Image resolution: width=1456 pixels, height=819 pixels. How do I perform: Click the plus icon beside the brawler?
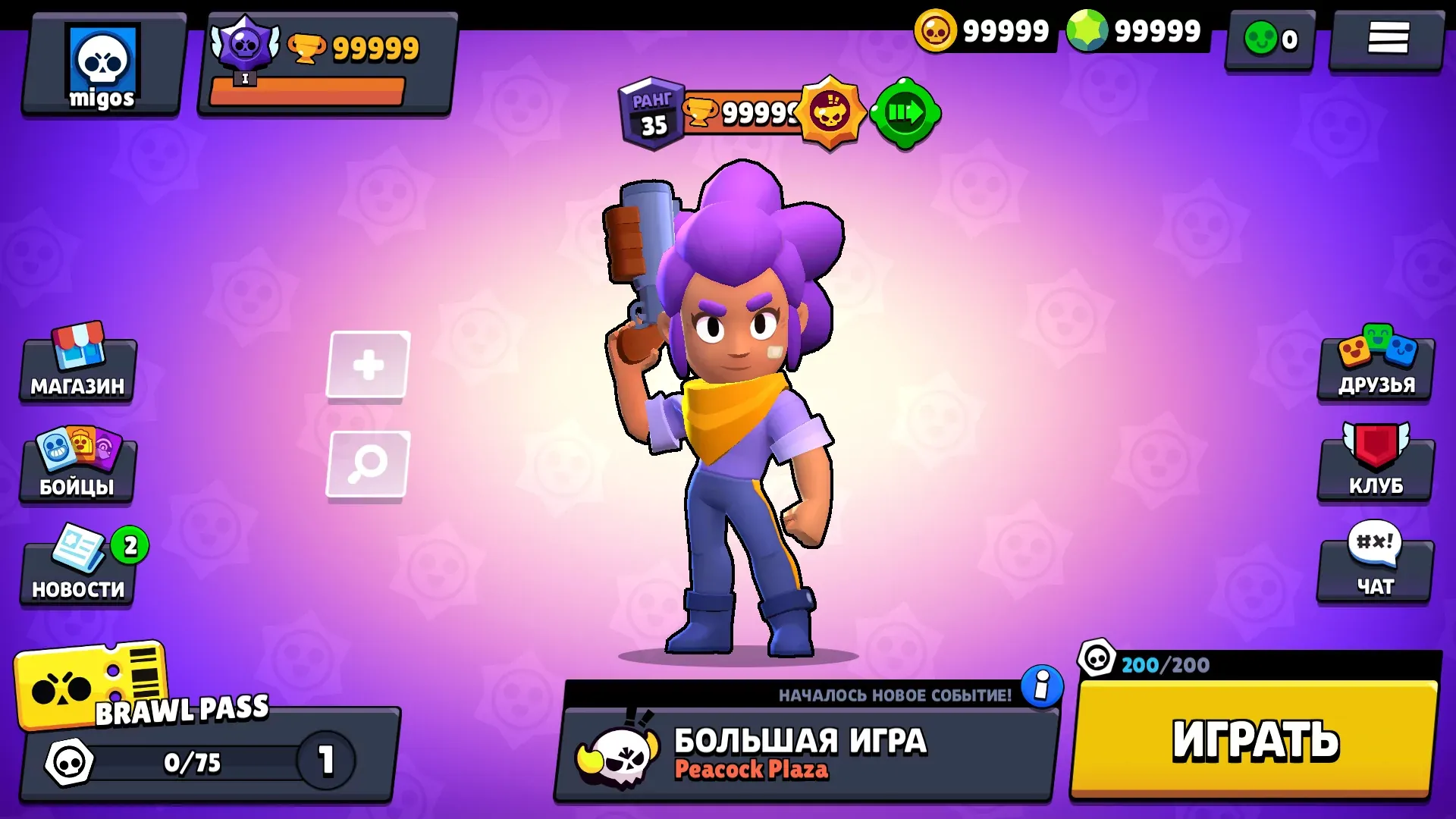tap(369, 365)
